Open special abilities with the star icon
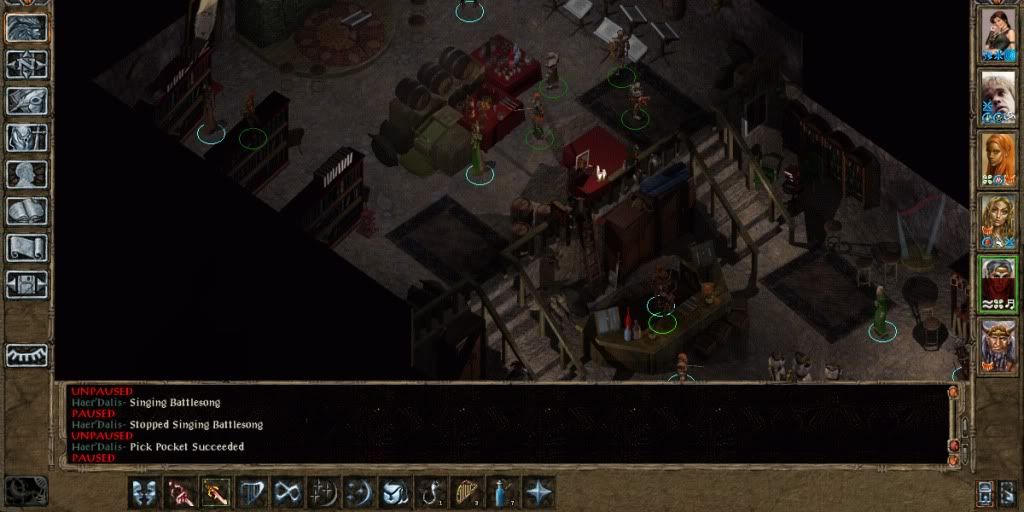The image size is (1024, 512). tap(538, 492)
